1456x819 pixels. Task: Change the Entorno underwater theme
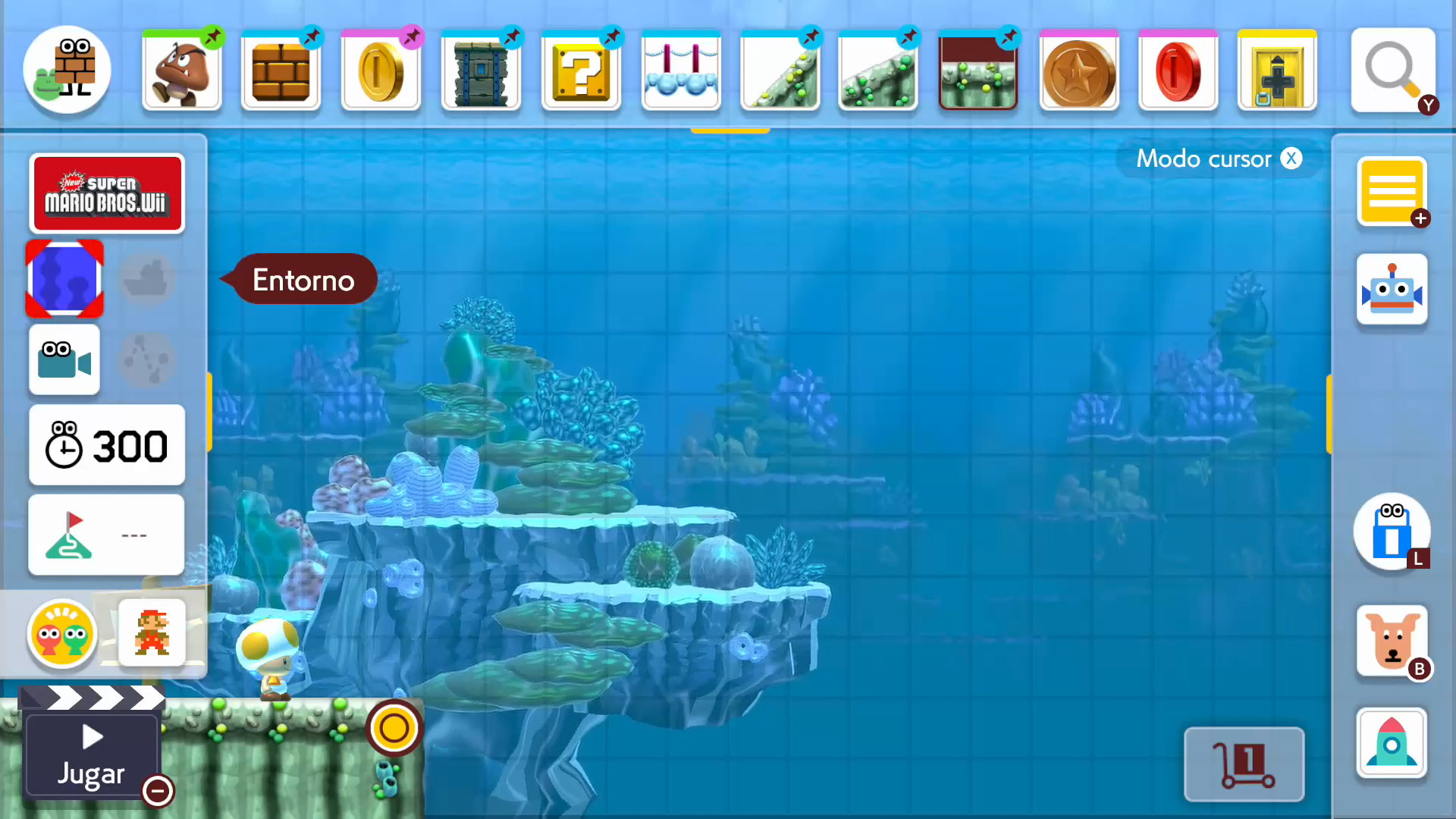click(x=64, y=278)
